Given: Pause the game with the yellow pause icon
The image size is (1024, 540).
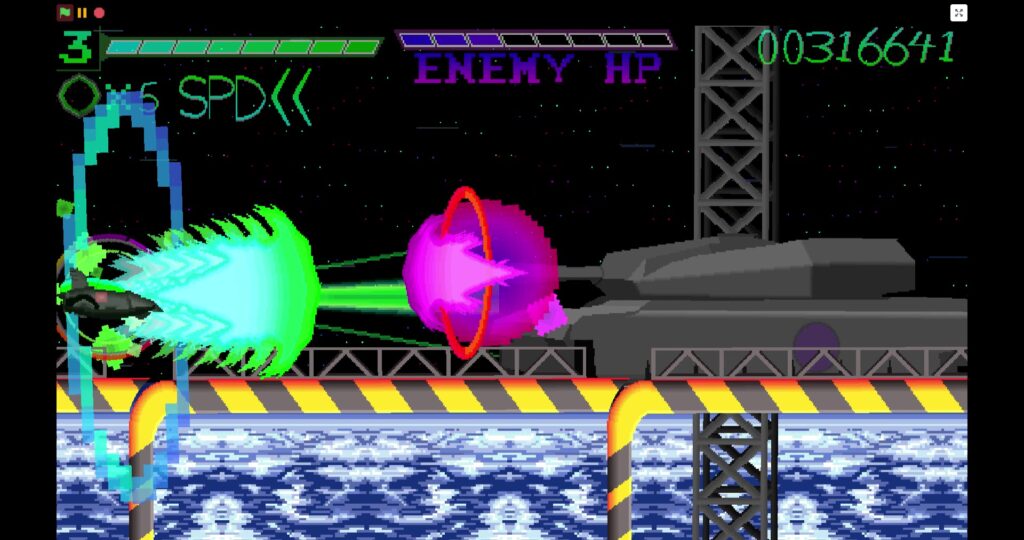Looking at the screenshot, I should tap(82, 13).
